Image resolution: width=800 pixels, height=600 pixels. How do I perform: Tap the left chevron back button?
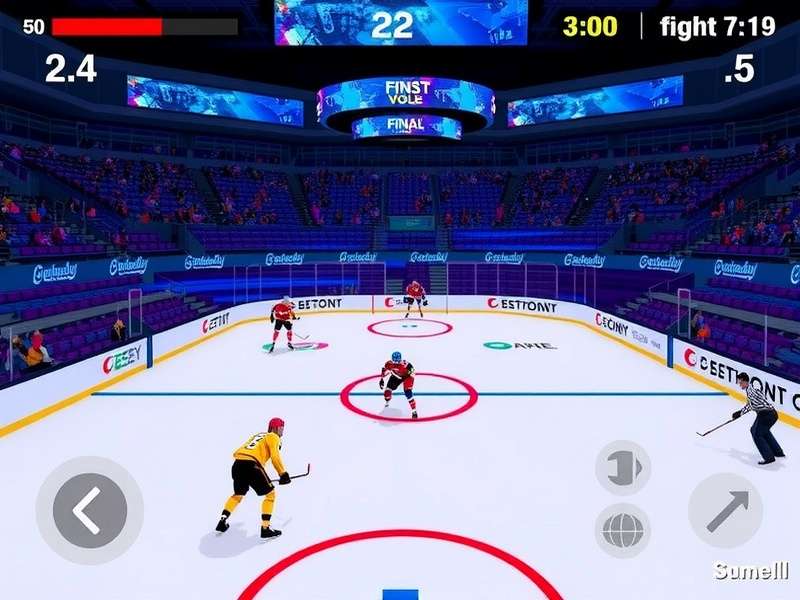89,510
